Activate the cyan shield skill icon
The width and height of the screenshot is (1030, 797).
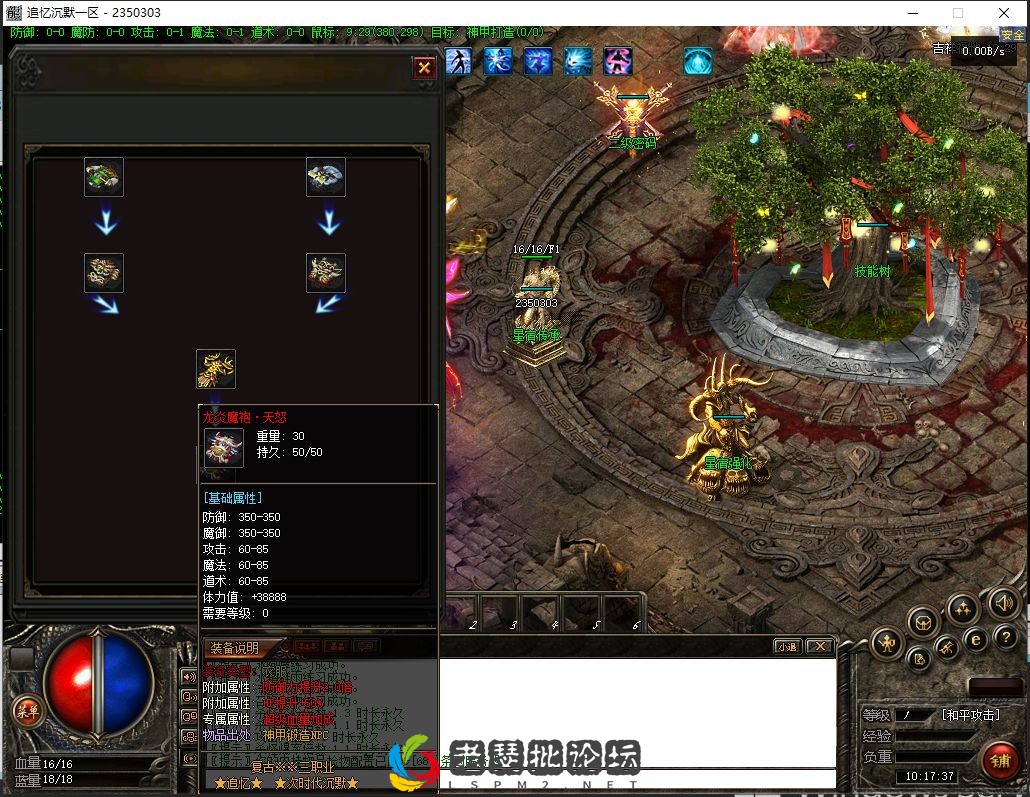pos(697,62)
